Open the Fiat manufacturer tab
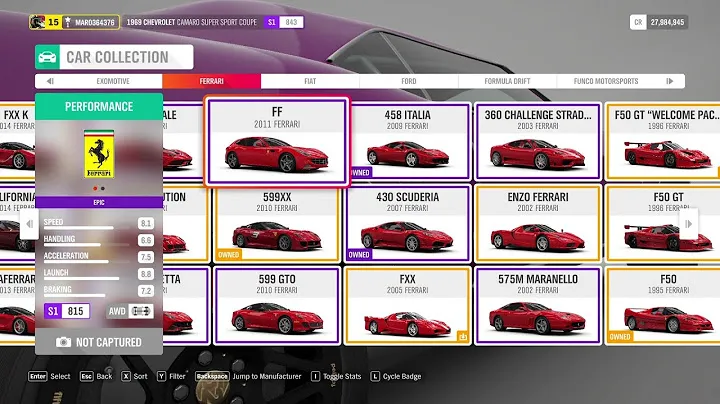 pyautogui.click(x=310, y=81)
